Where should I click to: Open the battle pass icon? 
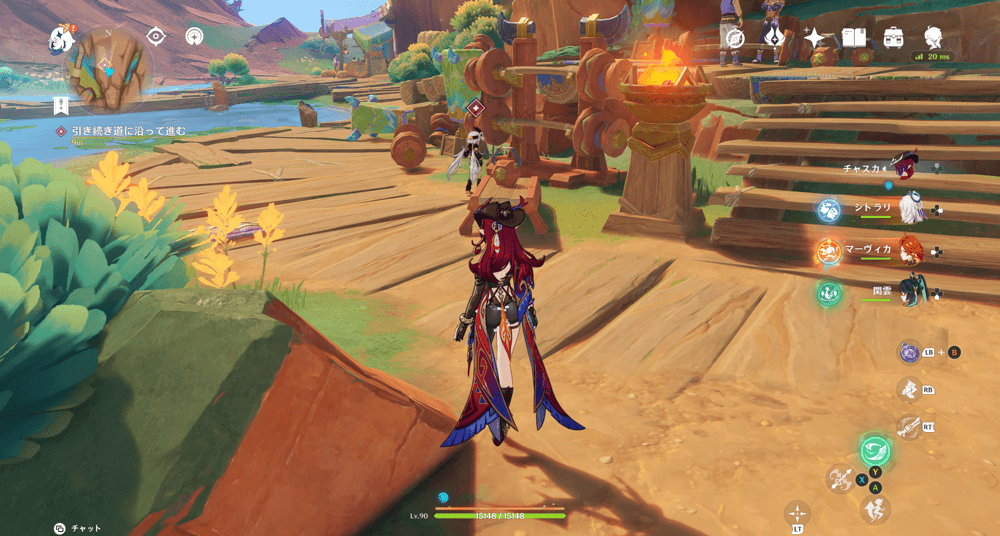point(774,38)
